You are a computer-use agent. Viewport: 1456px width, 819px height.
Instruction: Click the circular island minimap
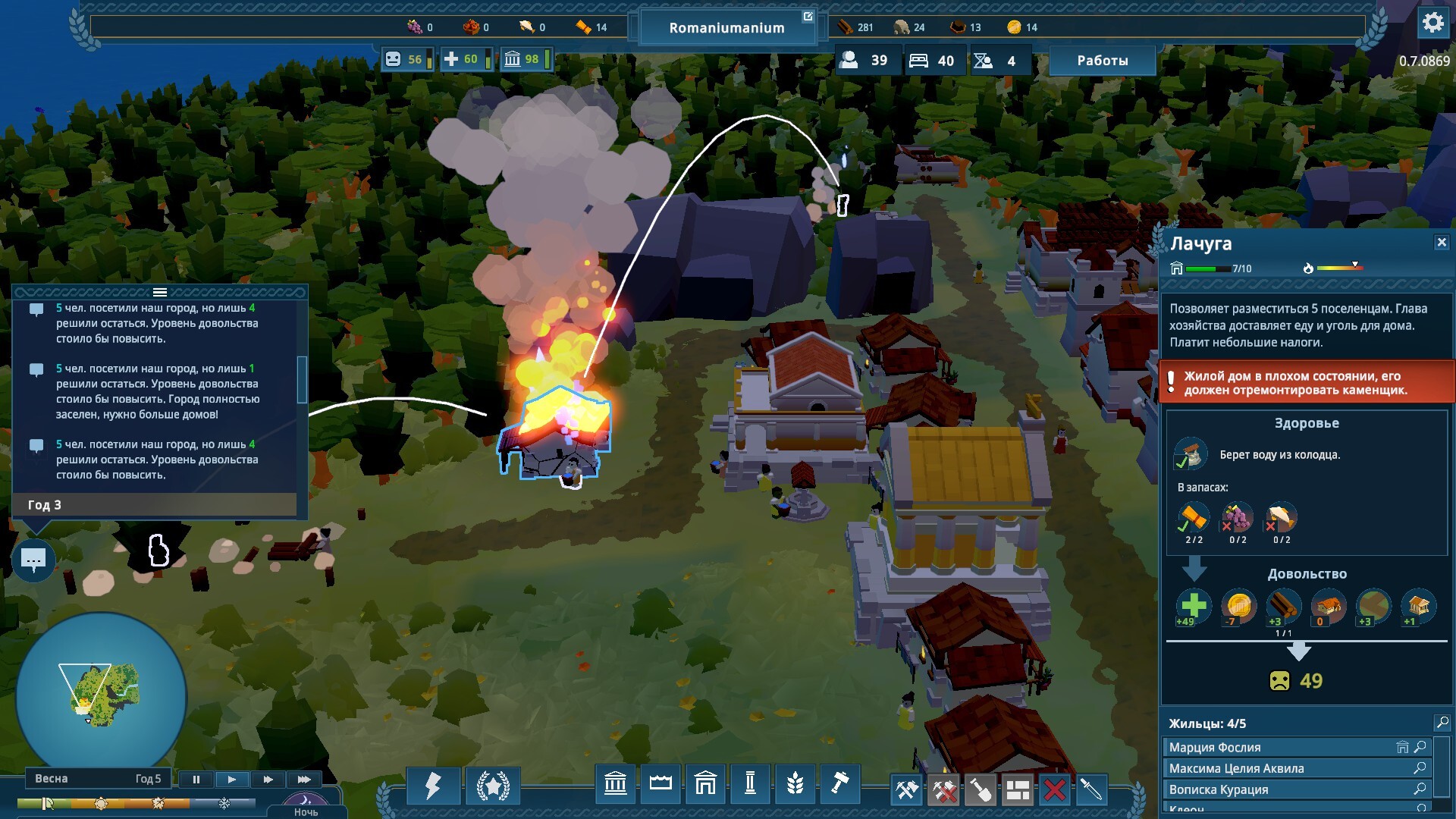(101, 695)
